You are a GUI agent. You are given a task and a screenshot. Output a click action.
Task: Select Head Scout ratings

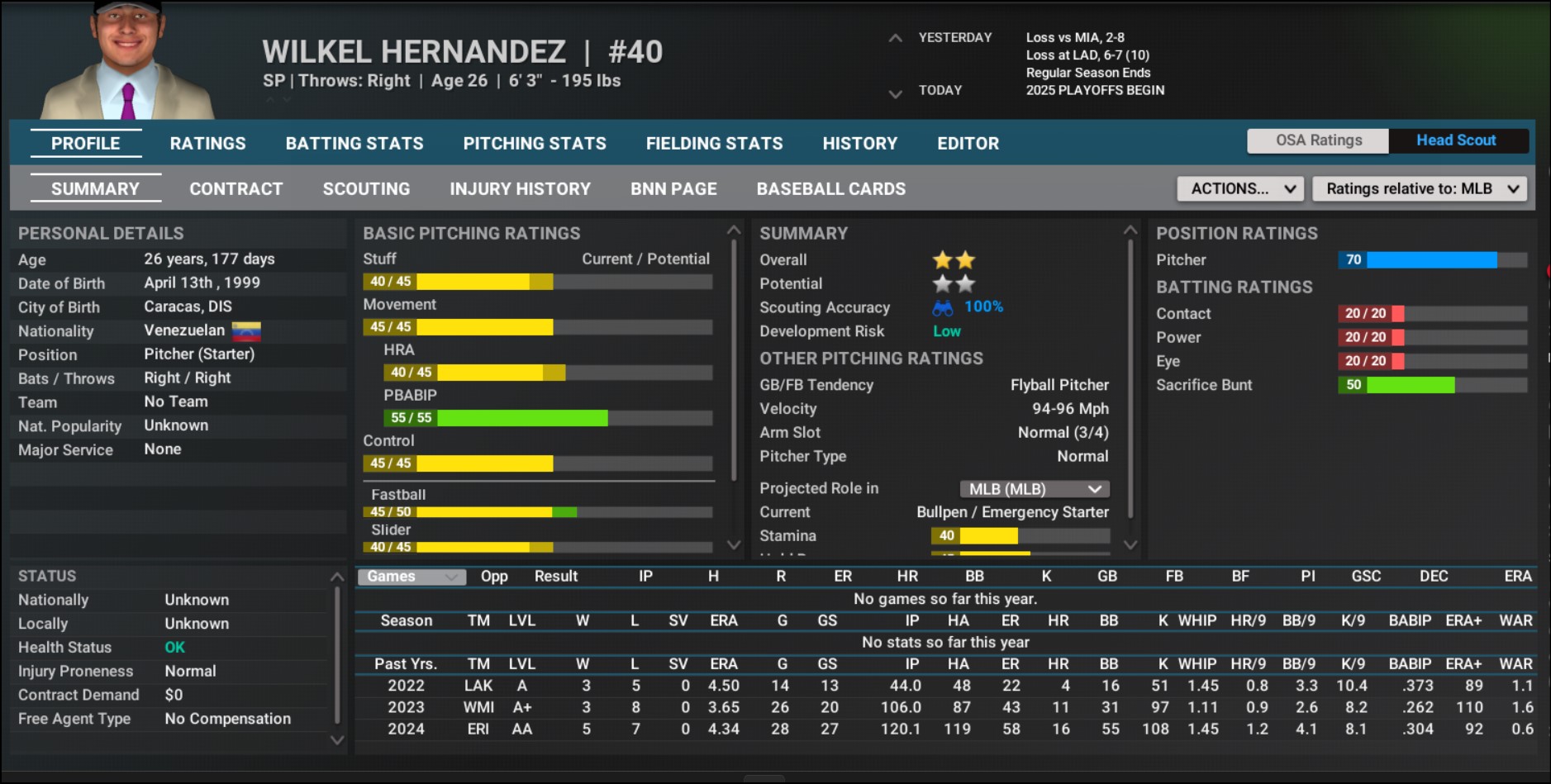(1455, 140)
